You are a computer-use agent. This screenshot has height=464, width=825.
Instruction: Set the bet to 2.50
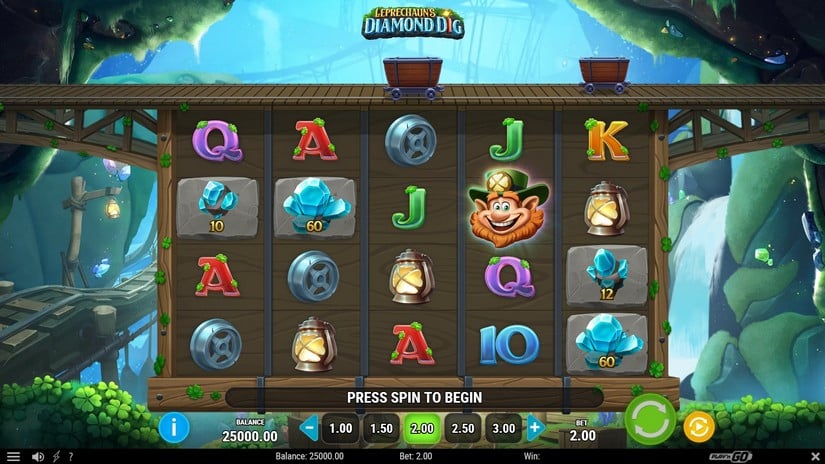(463, 428)
